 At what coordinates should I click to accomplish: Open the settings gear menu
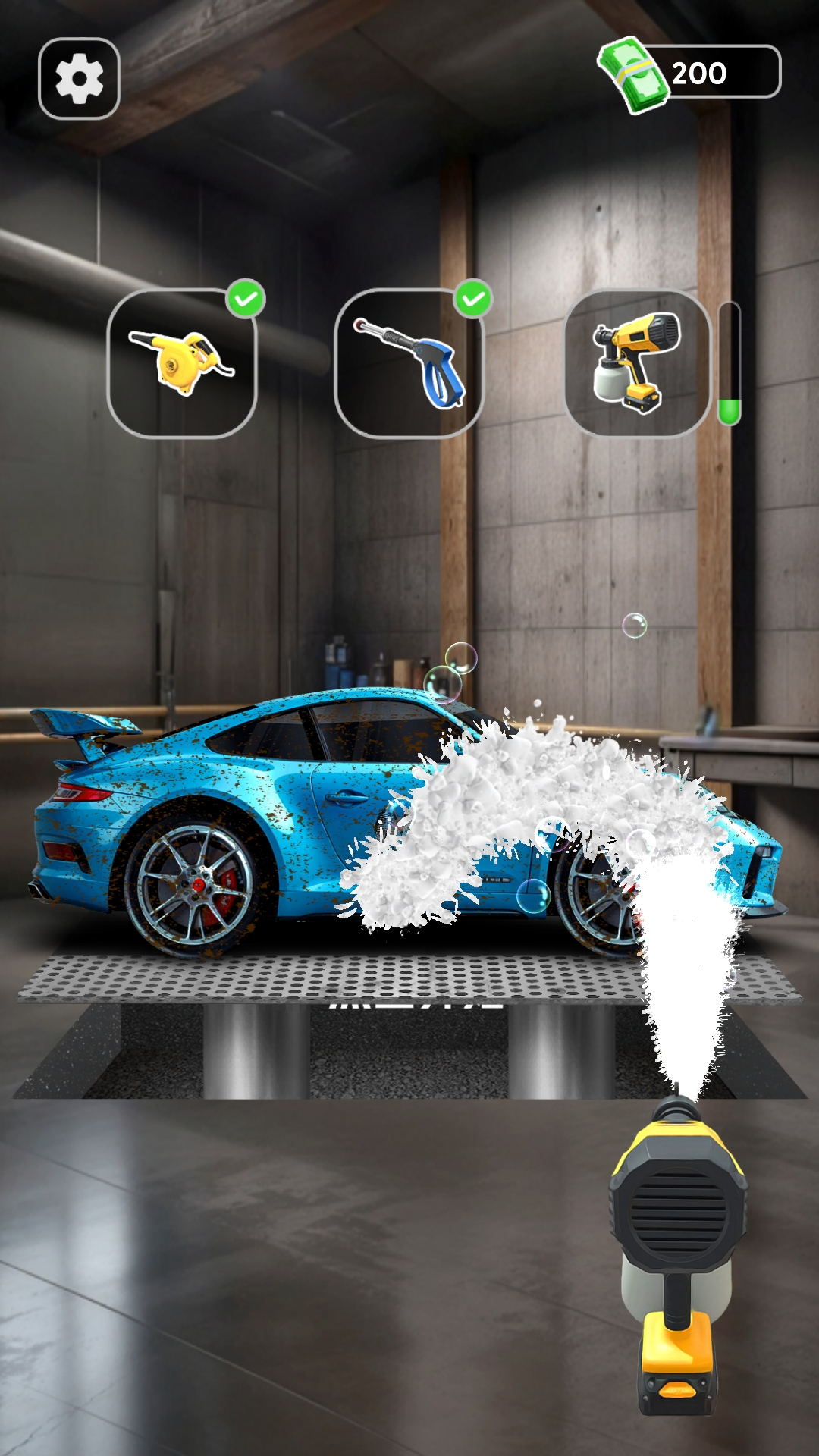79,79
